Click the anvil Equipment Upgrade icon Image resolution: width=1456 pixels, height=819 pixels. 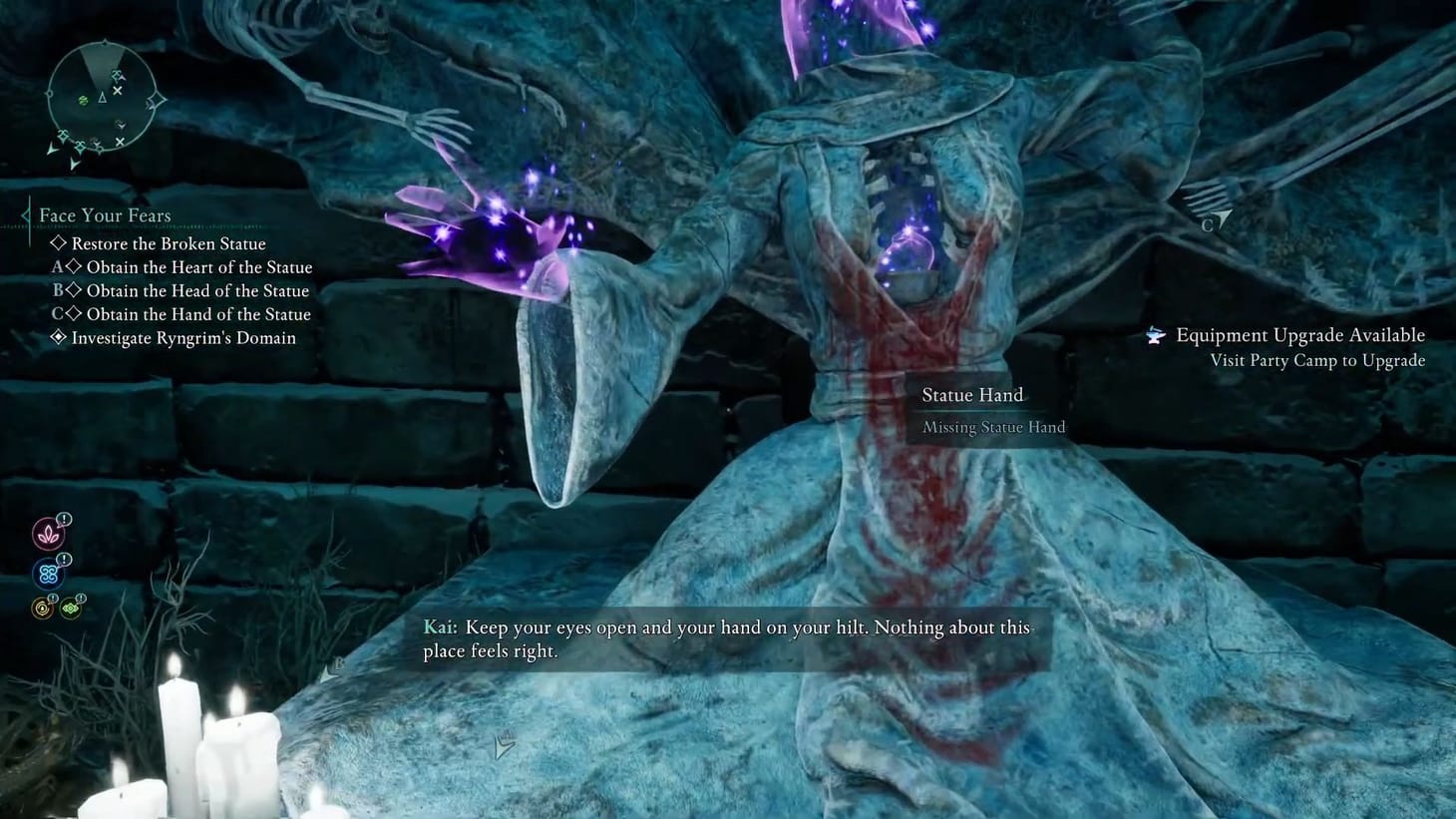pos(1155,335)
